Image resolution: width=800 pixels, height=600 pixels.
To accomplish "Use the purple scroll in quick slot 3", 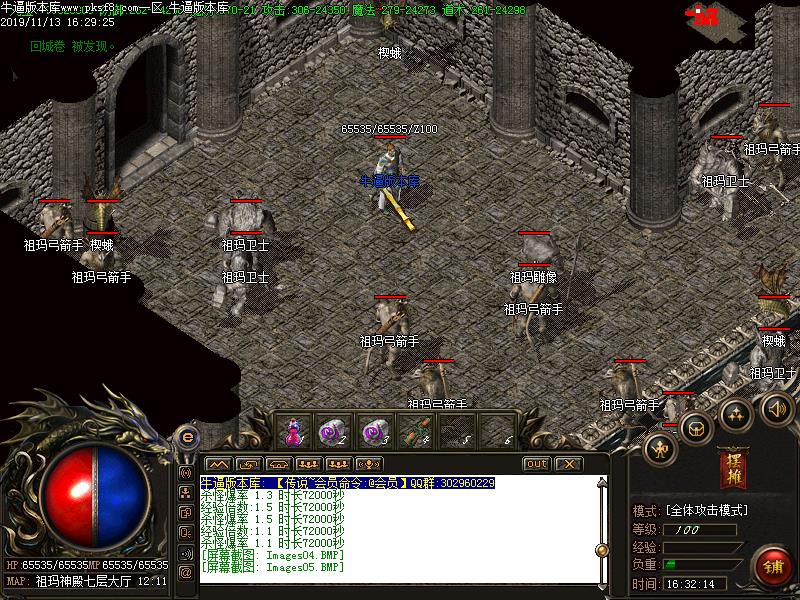I will click(374, 432).
